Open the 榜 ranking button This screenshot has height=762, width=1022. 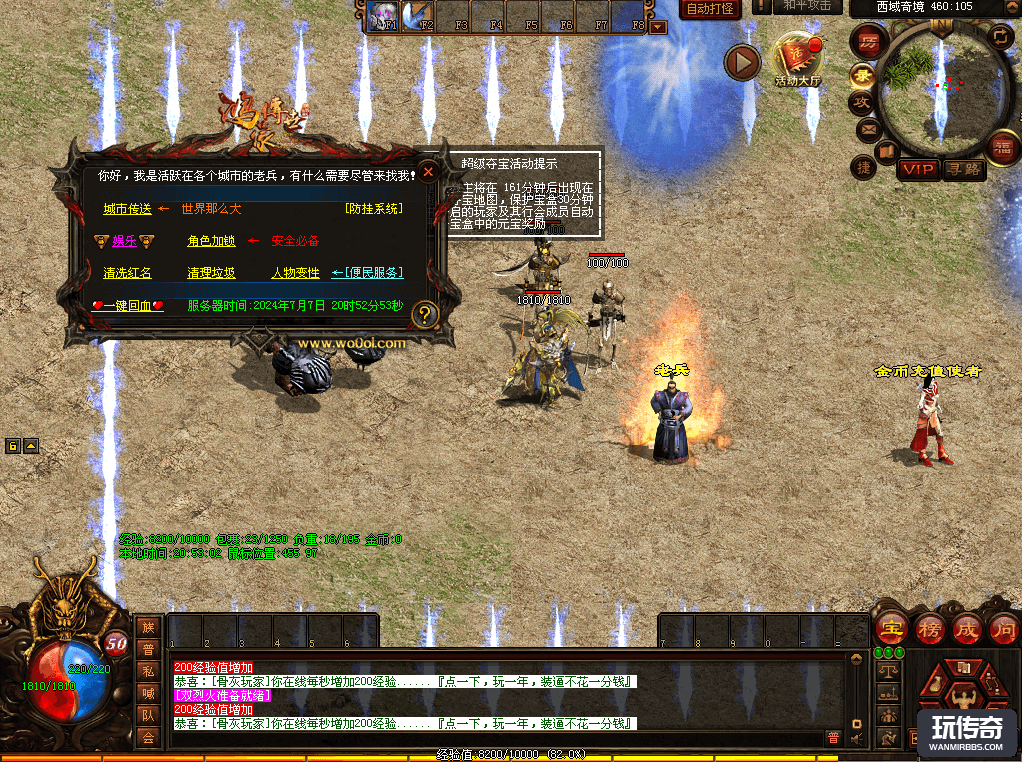click(x=929, y=629)
